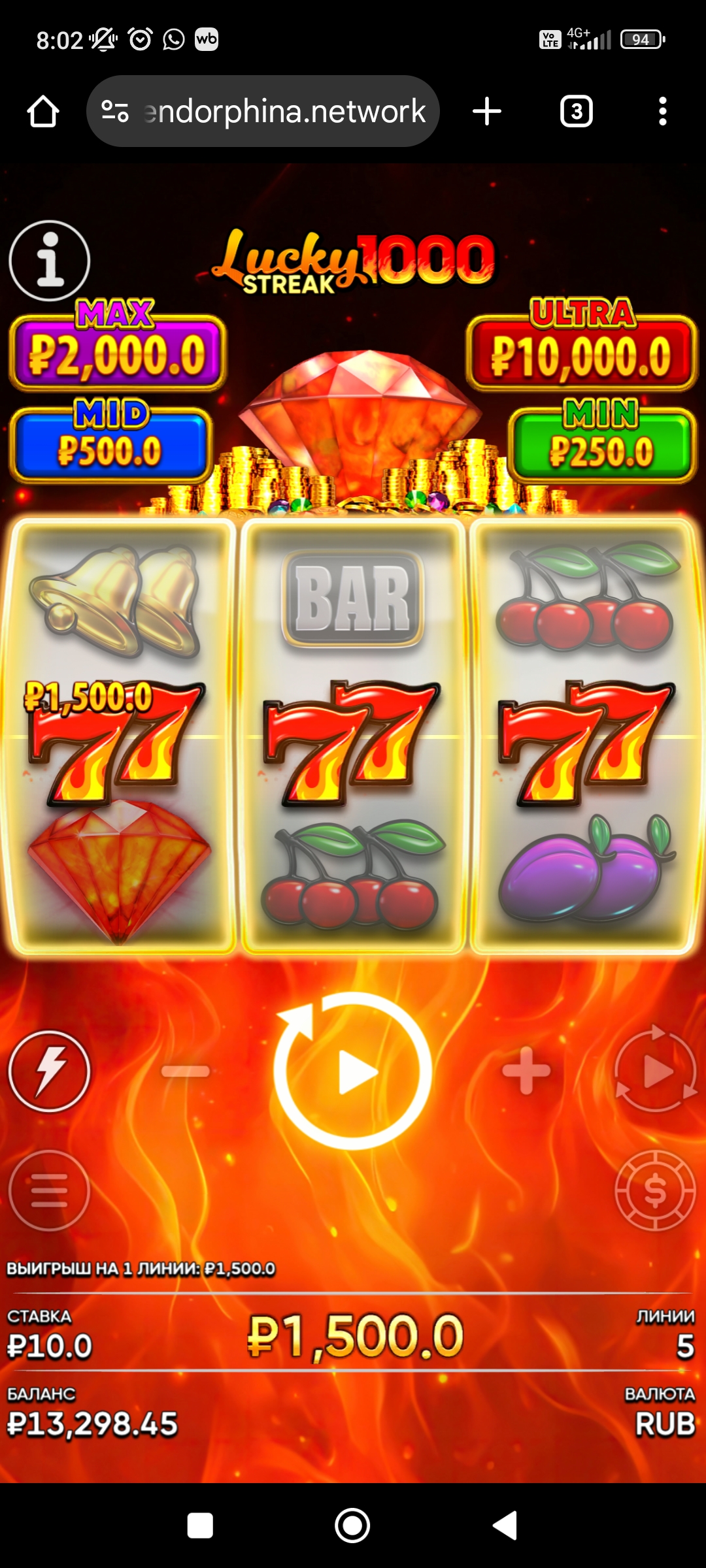
Task: Show the open browser tabs switcher
Action: click(577, 112)
